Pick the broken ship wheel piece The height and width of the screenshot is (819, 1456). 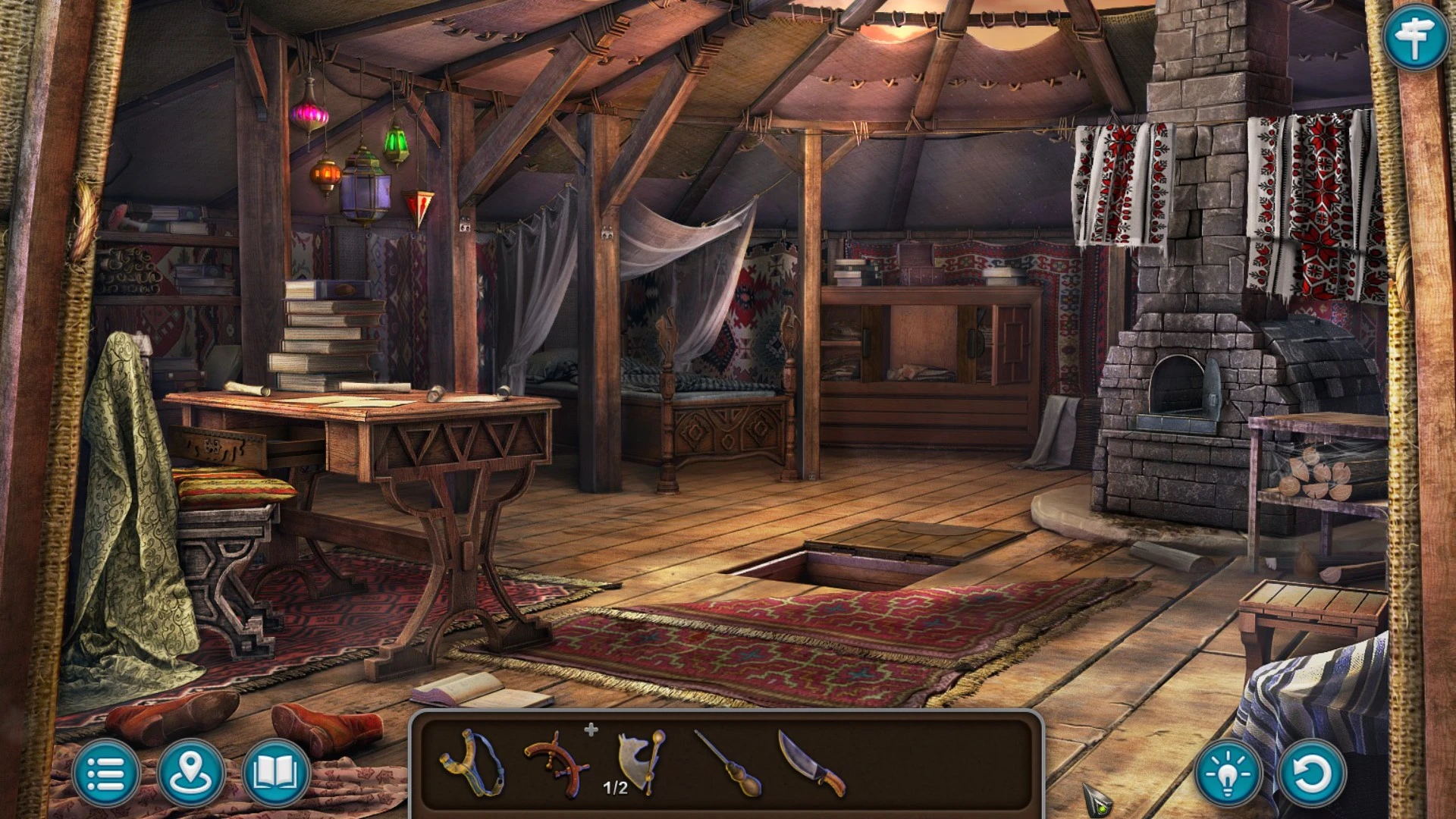(557, 764)
